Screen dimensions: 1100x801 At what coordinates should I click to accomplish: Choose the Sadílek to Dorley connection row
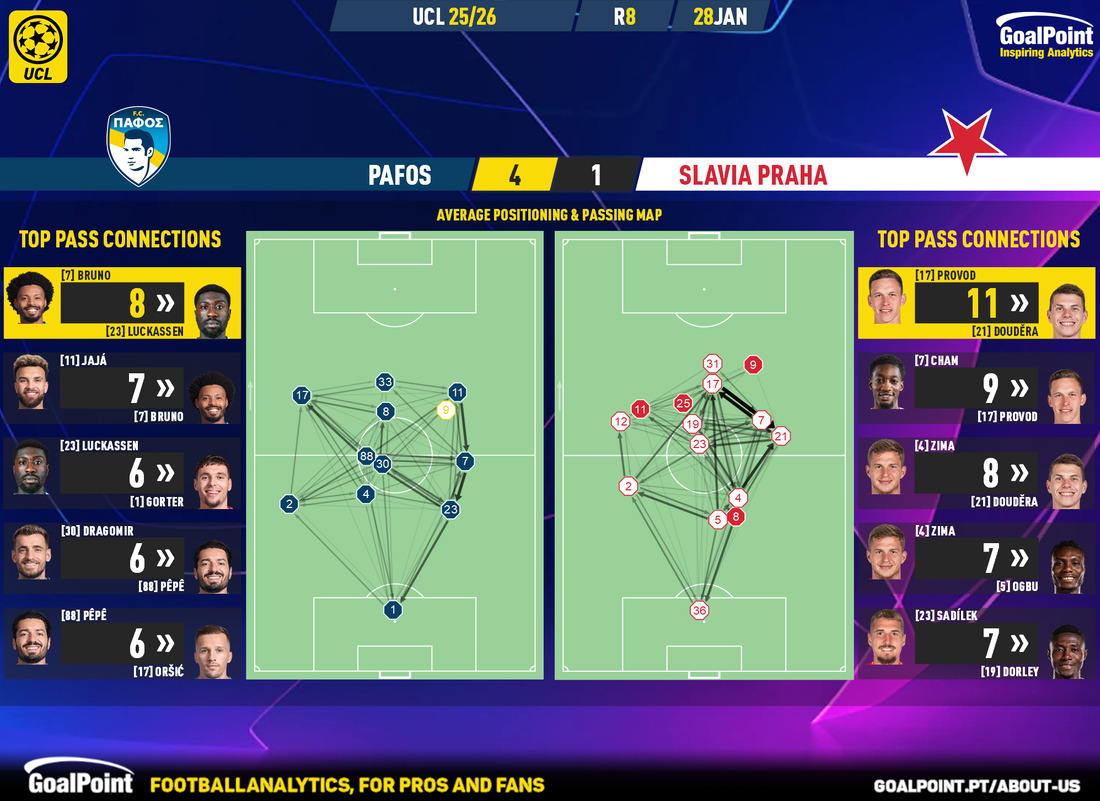point(978,644)
